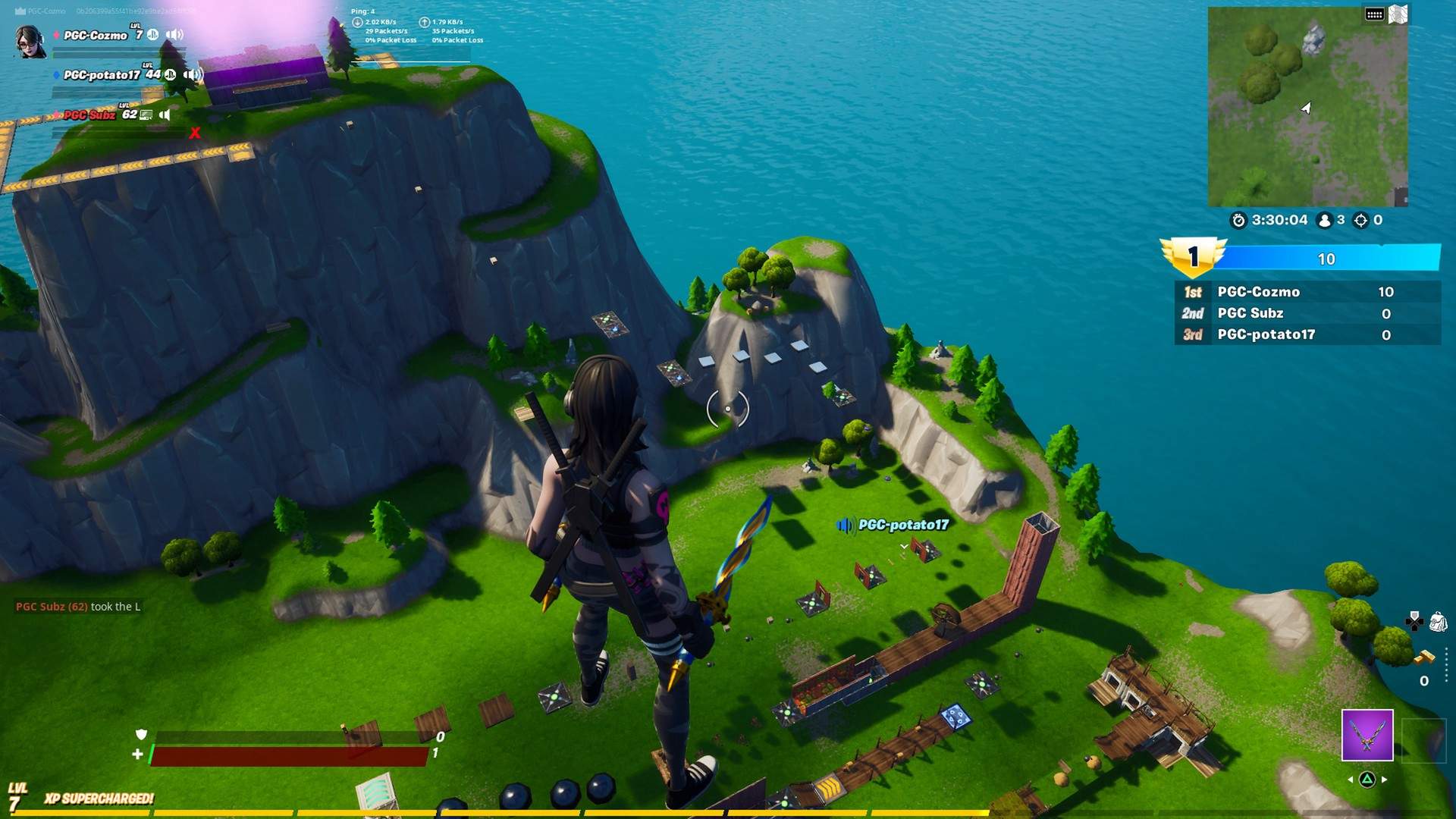Select PGC-Cozmo's character portrait
This screenshot has height=819, width=1456.
pyautogui.click(x=30, y=41)
